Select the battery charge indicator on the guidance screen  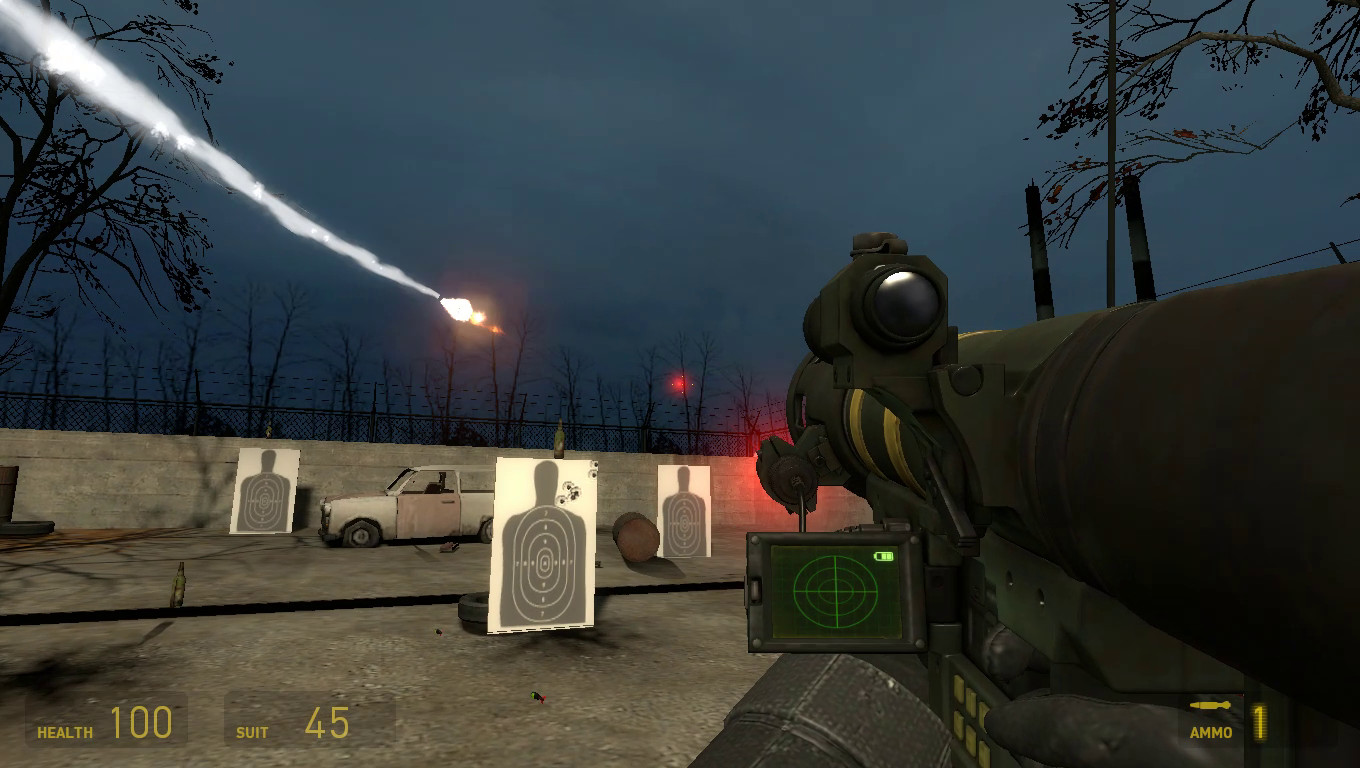(883, 557)
